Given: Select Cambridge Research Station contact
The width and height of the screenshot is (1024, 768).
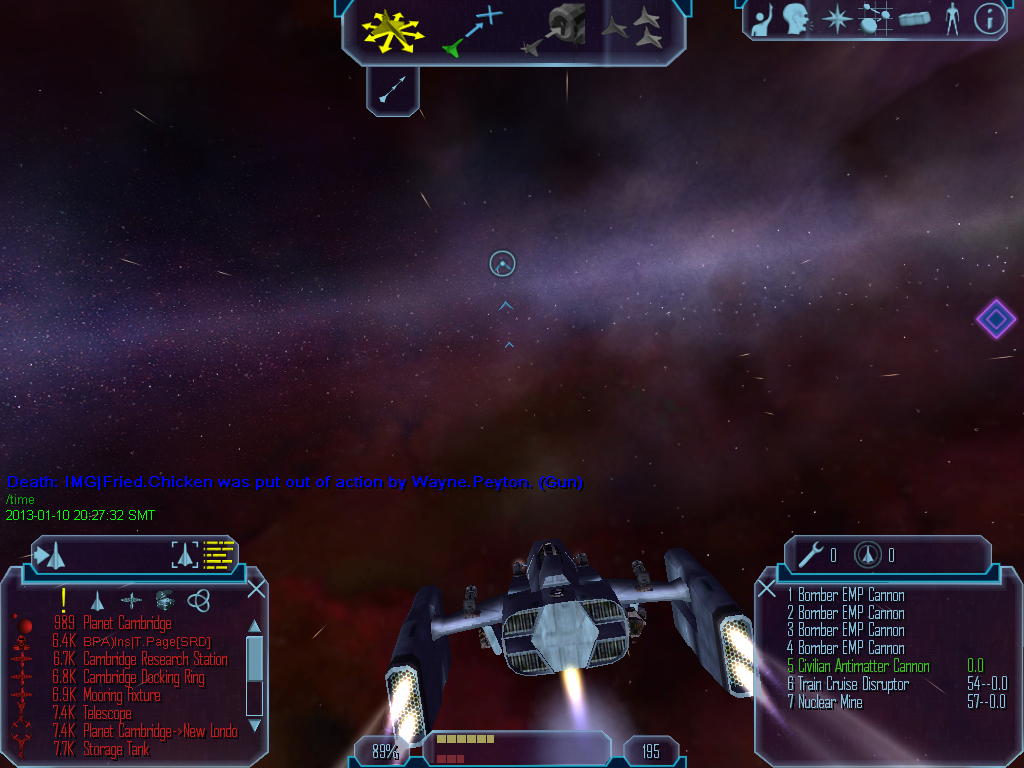Looking at the screenshot, I should click(x=155, y=660).
